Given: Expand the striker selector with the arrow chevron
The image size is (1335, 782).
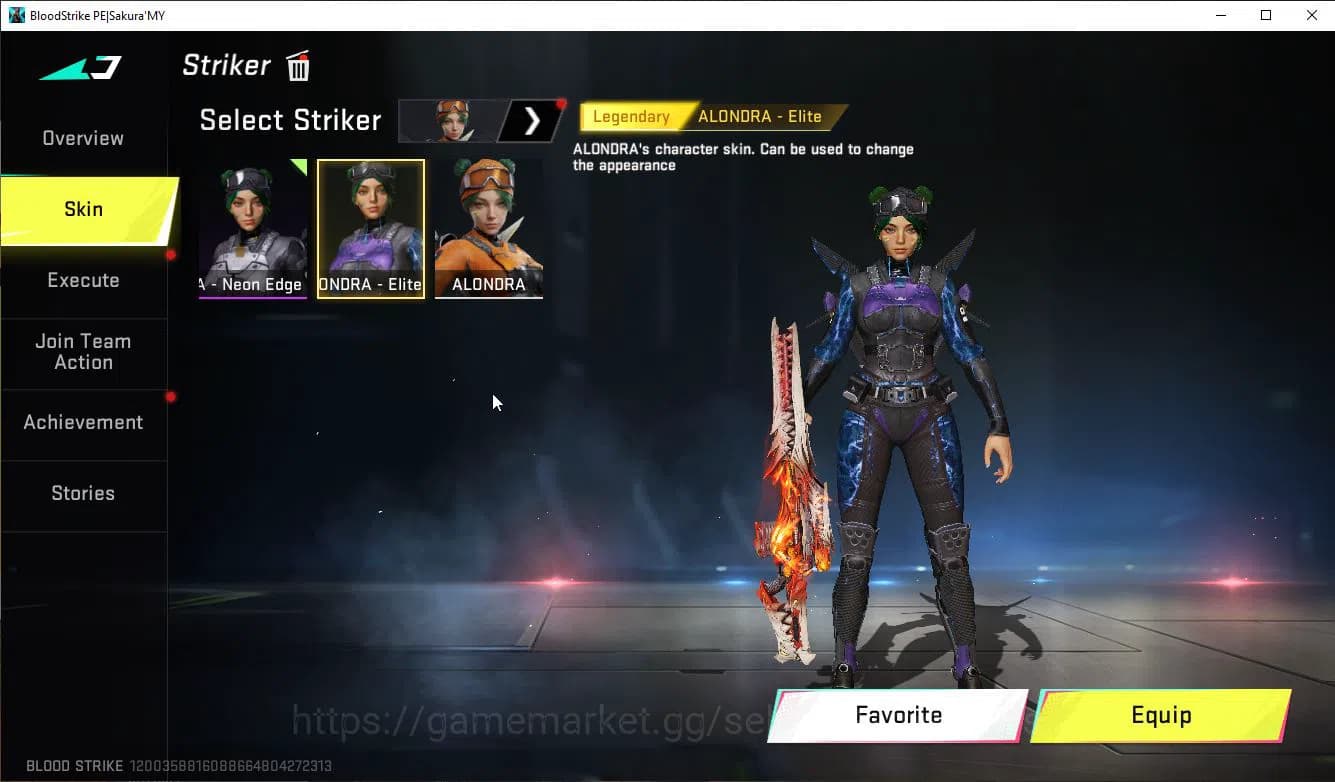Looking at the screenshot, I should pyautogui.click(x=532, y=120).
